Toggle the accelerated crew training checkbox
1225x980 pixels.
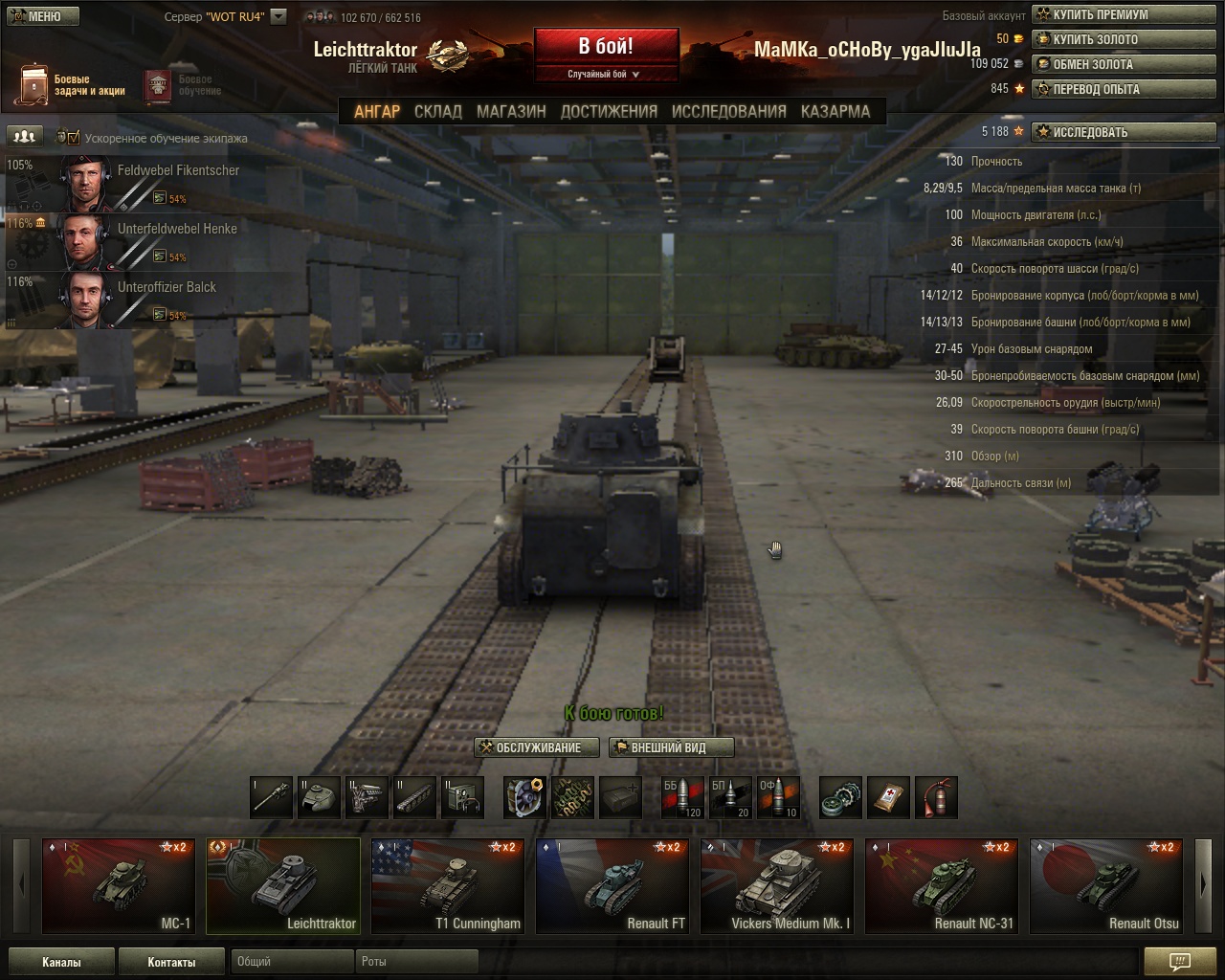[73, 138]
